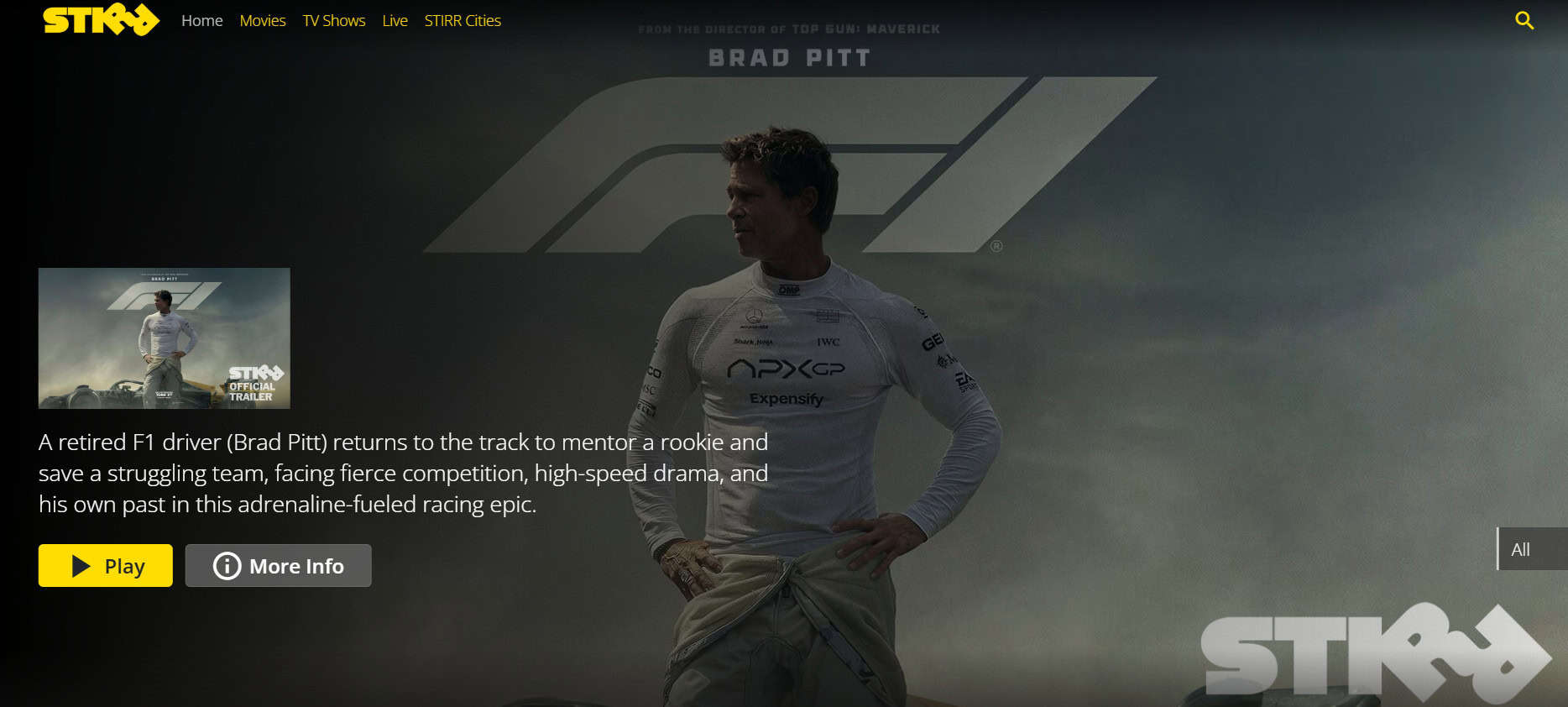Screen dimensions: 1568x707
Task: Play the F1 trailer
Action: [106, 566]
